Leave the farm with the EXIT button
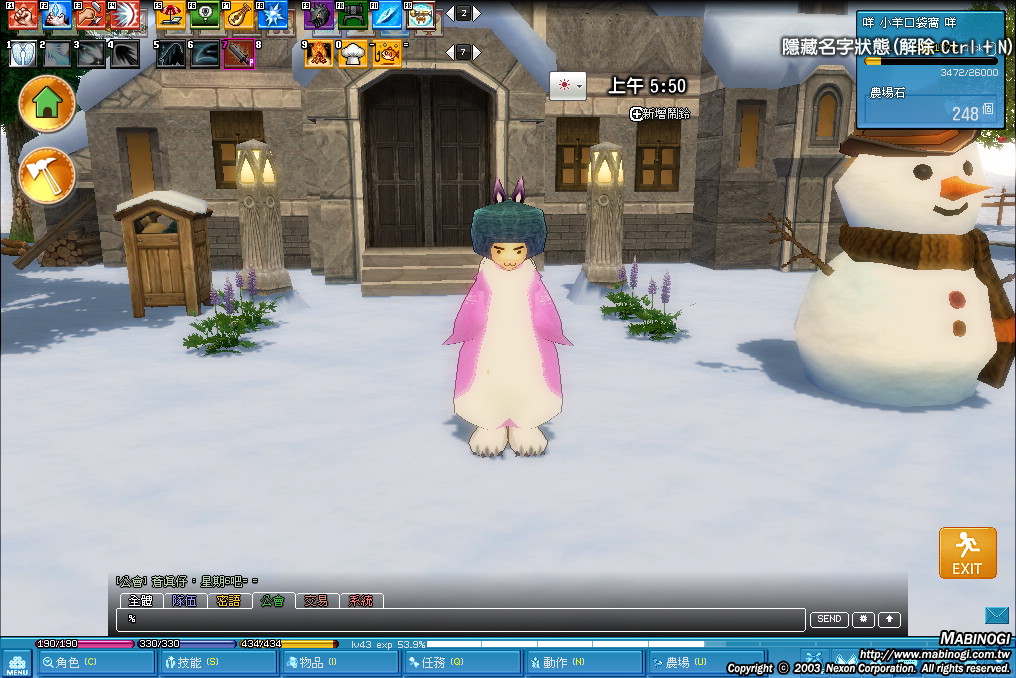 coord(967,553)
